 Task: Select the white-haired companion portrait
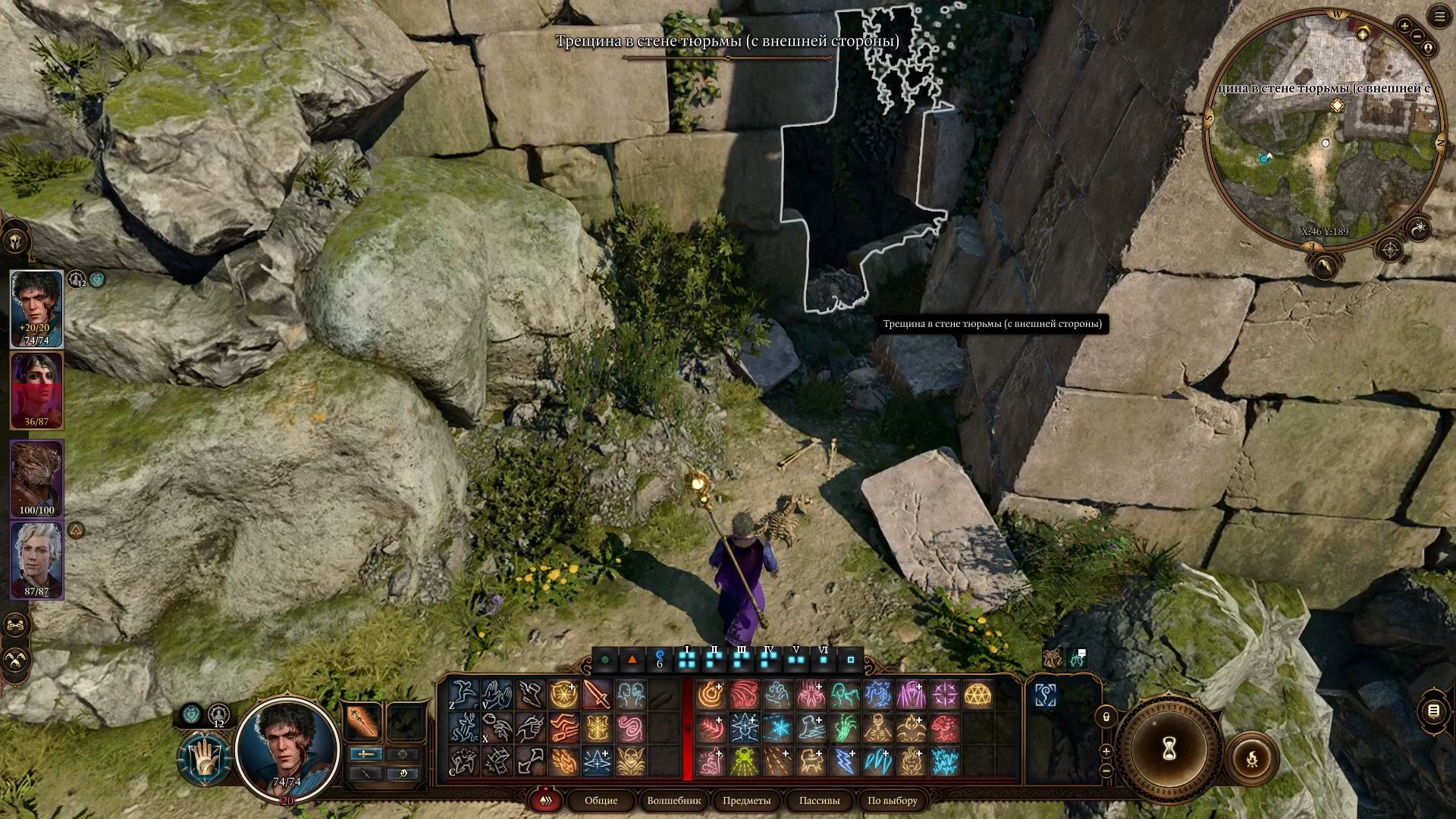pos(36,560)
